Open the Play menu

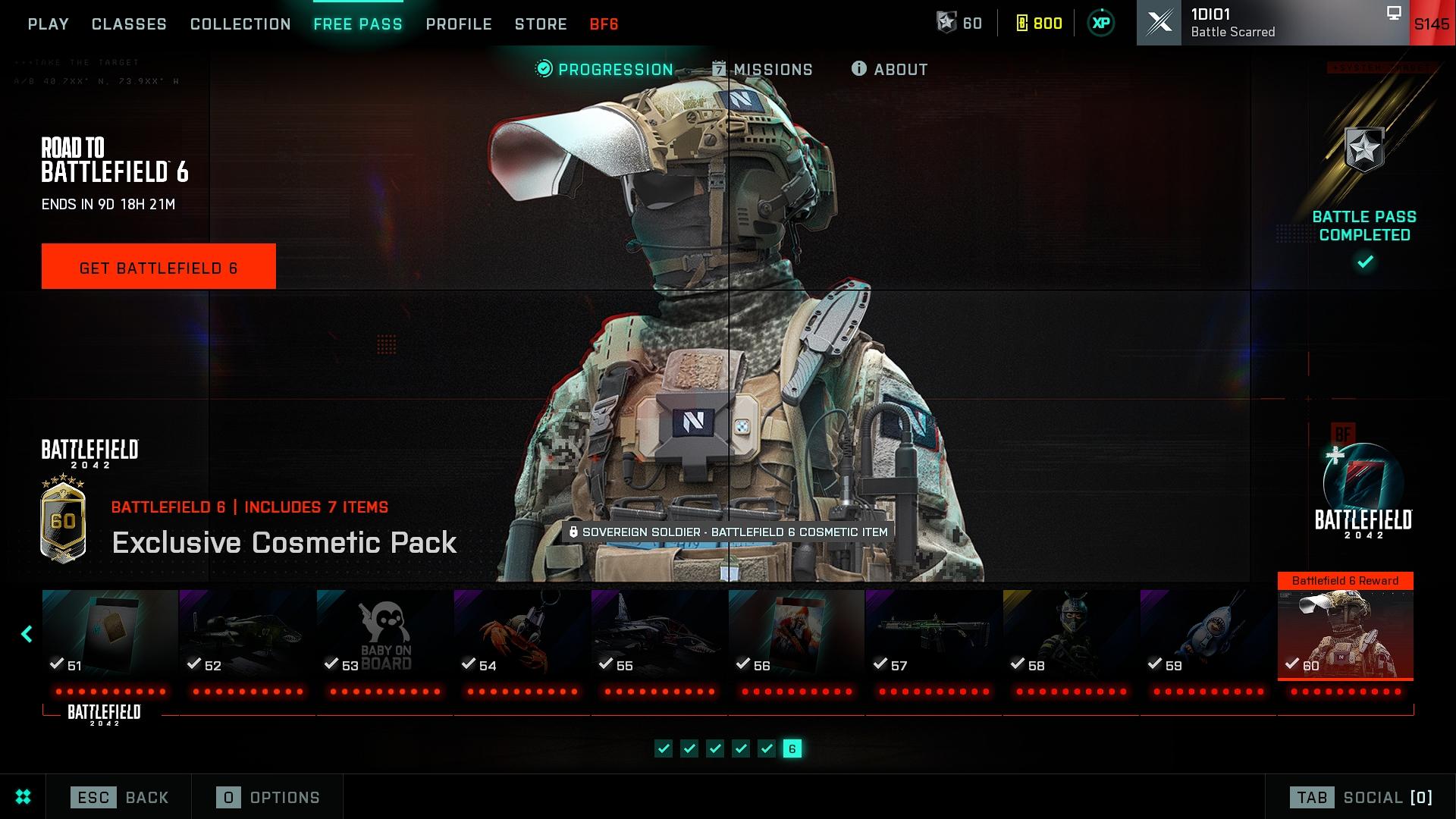pos(48,24)
